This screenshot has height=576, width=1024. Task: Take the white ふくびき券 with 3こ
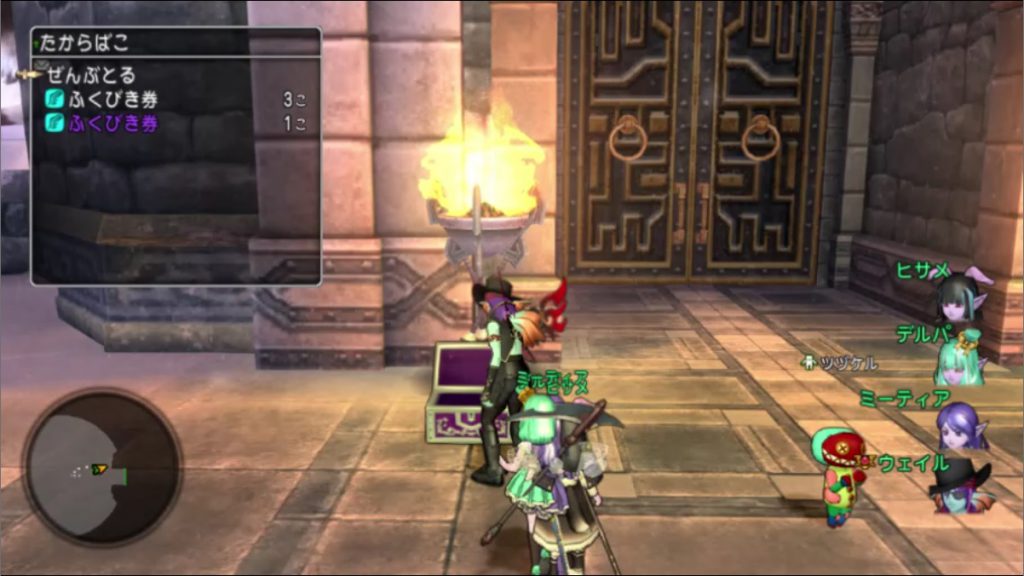pos(112,100)
